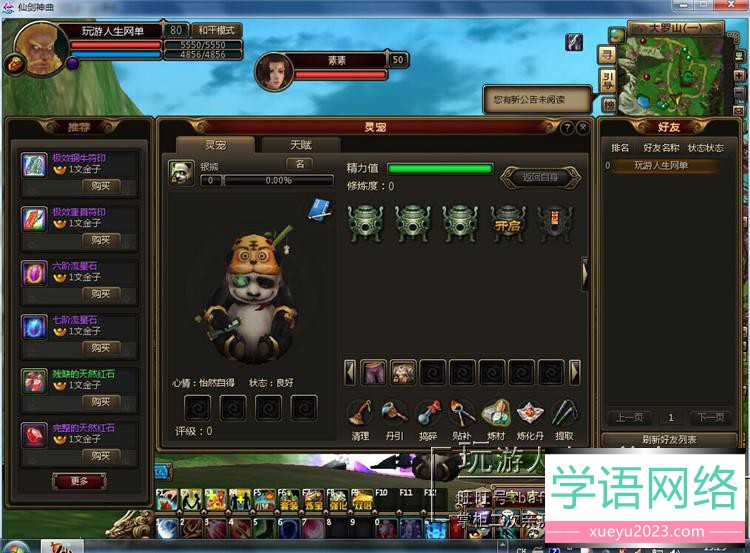The image size is (750, 553).
Task: Select the 灵宠 spirit pet tab
Action: (x=215, y=145)
